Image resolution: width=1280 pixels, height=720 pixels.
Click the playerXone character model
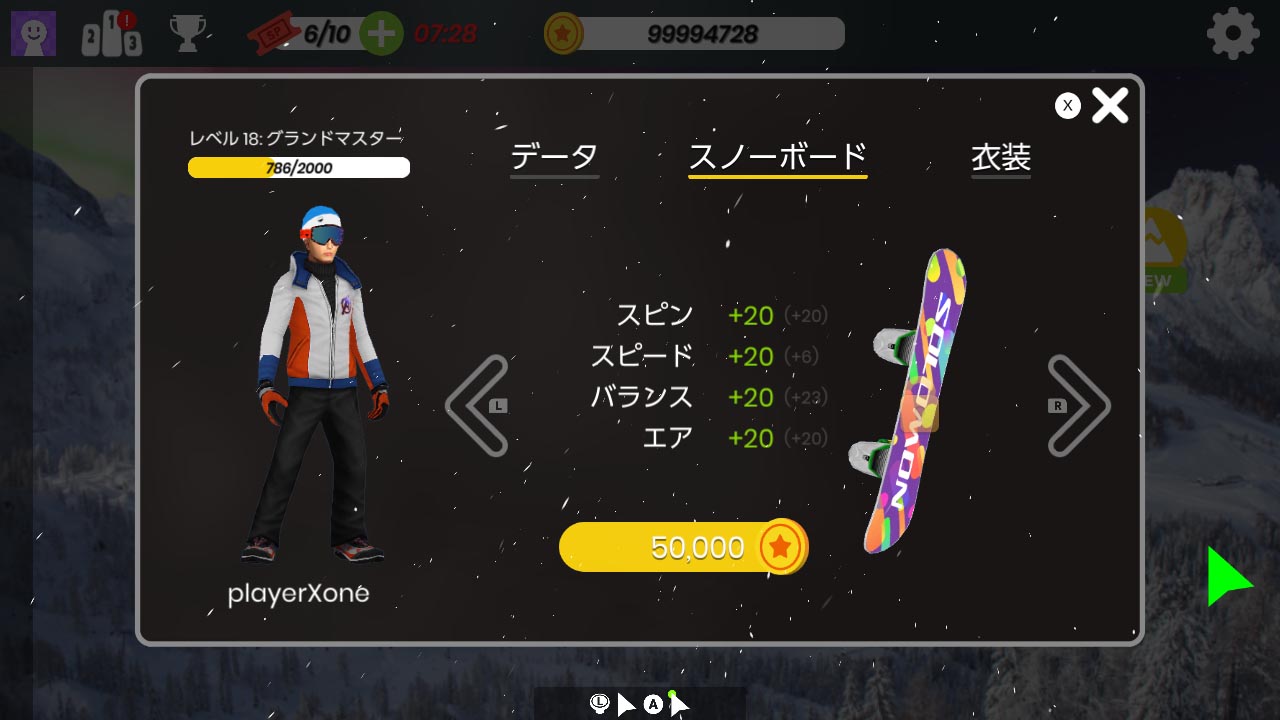tap(310, 390)
